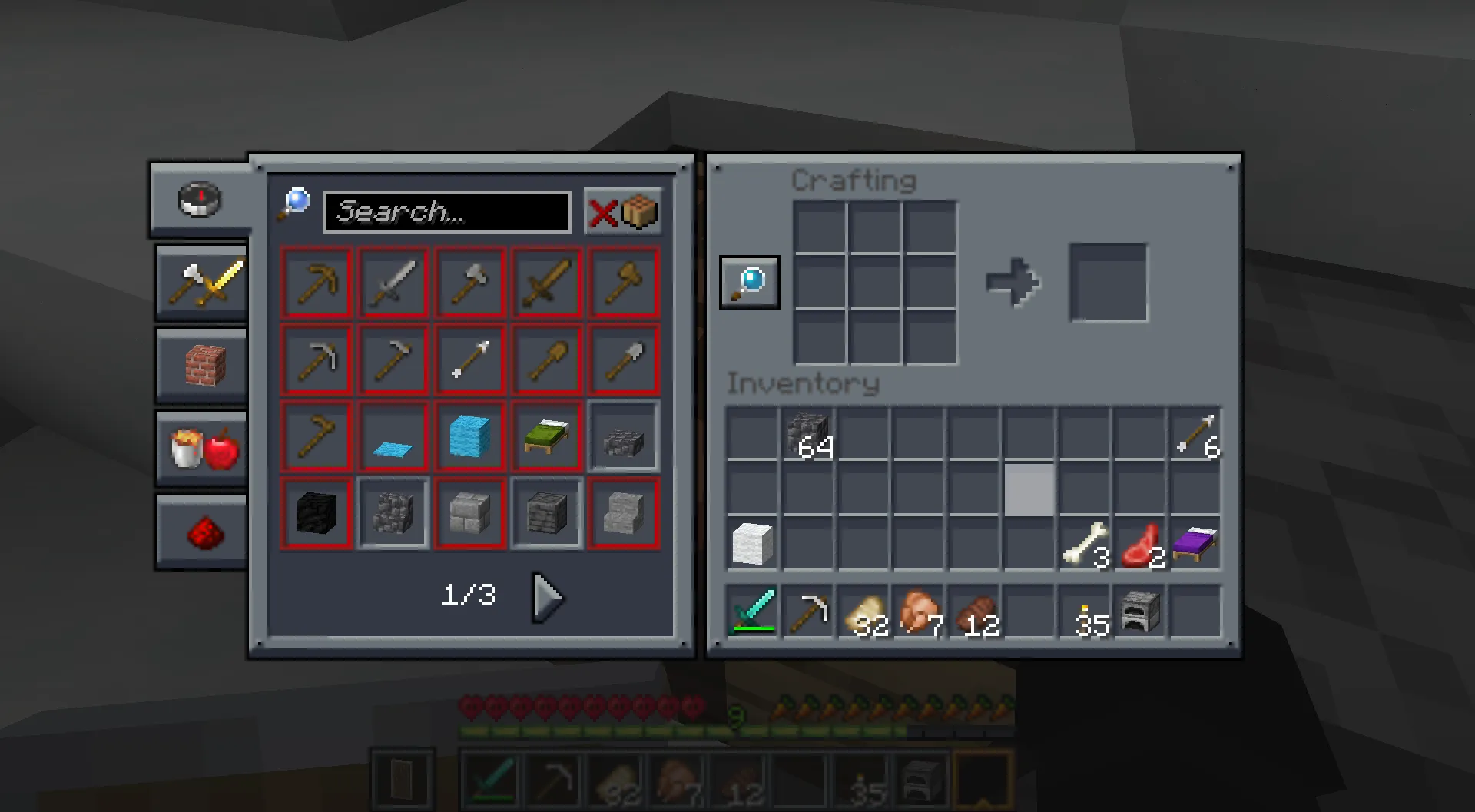The width and height of the screenshot is (1475, 812).
Task: Clear the search field with the red X
Action: pos(604,213)
